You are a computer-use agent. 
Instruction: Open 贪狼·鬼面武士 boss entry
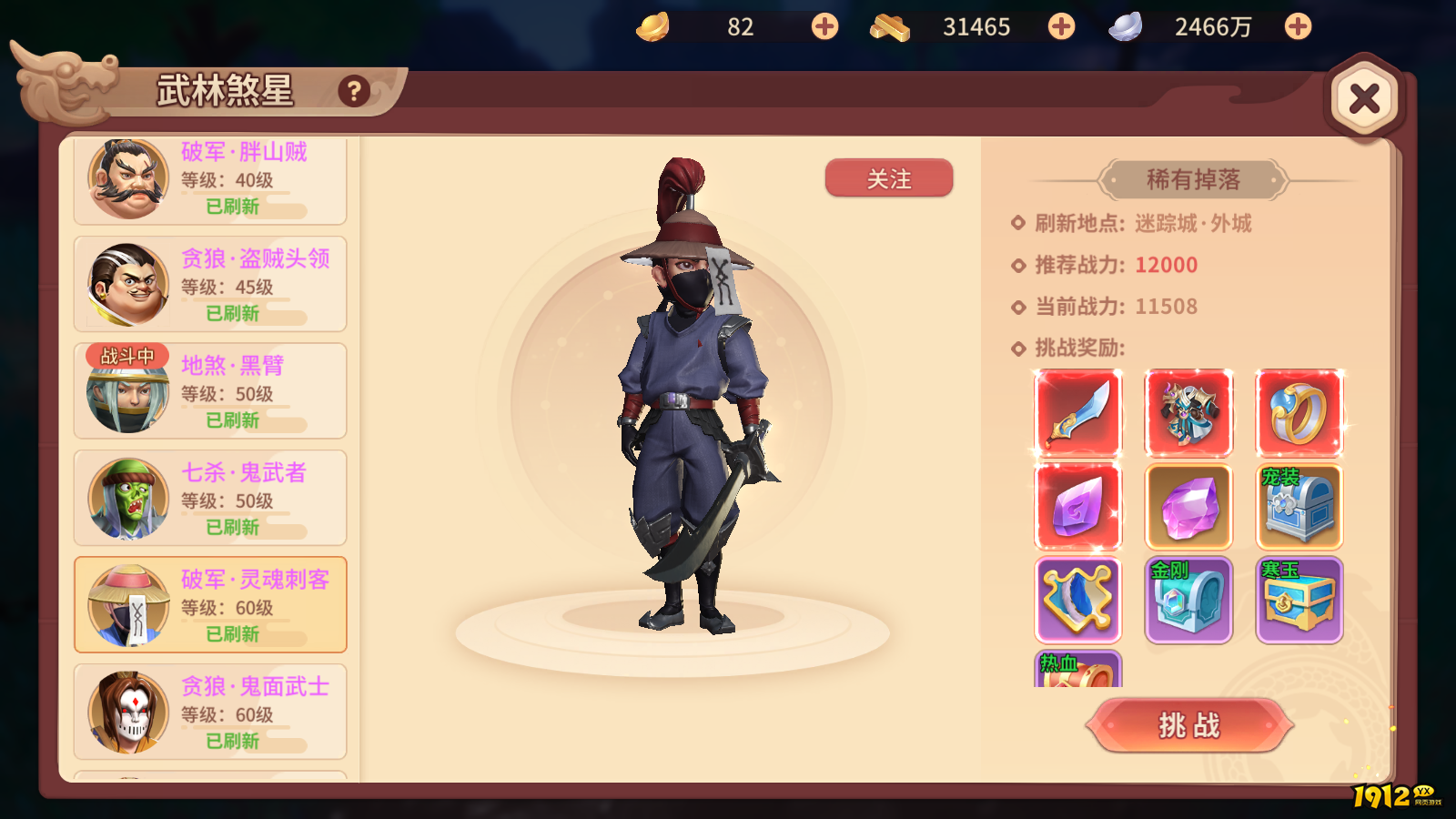[x=209, y=712]
